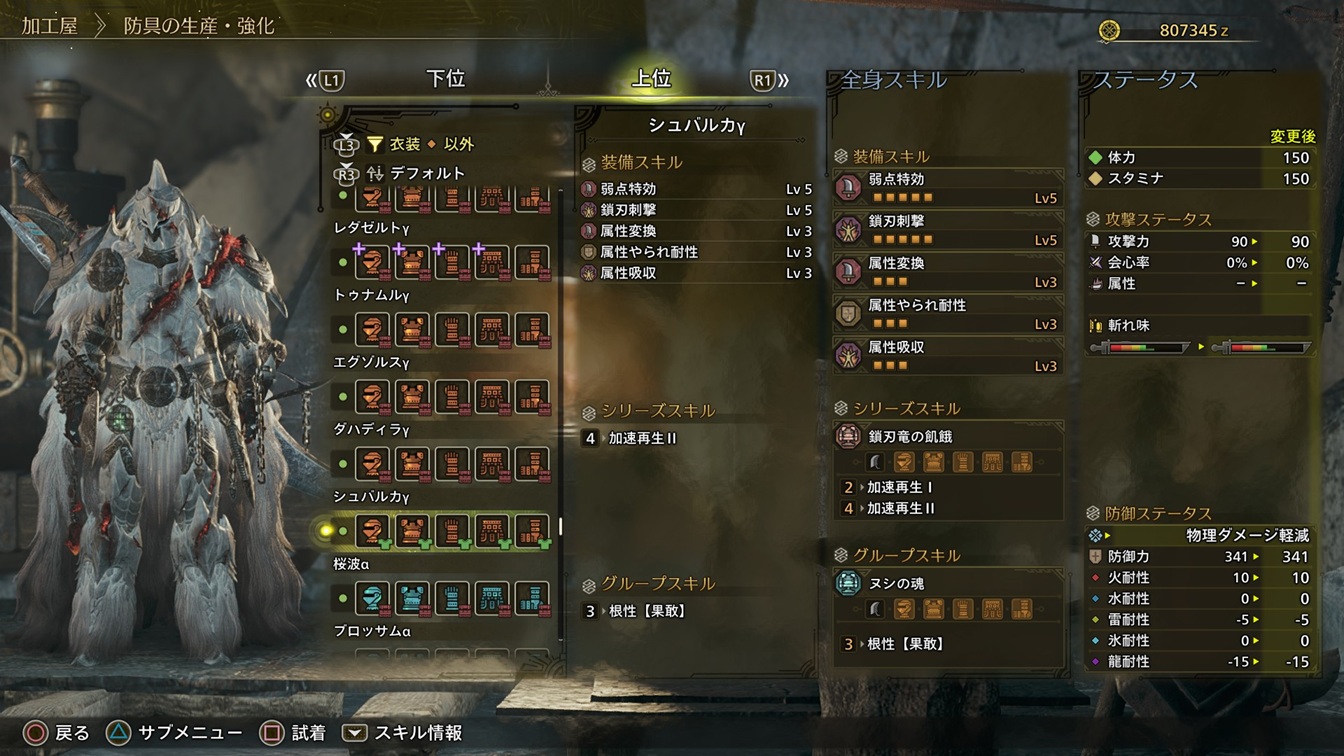Select the ヌシの魂 group skill entry
Viewport: 1344px width, 756px height.
tap(947, 583)
